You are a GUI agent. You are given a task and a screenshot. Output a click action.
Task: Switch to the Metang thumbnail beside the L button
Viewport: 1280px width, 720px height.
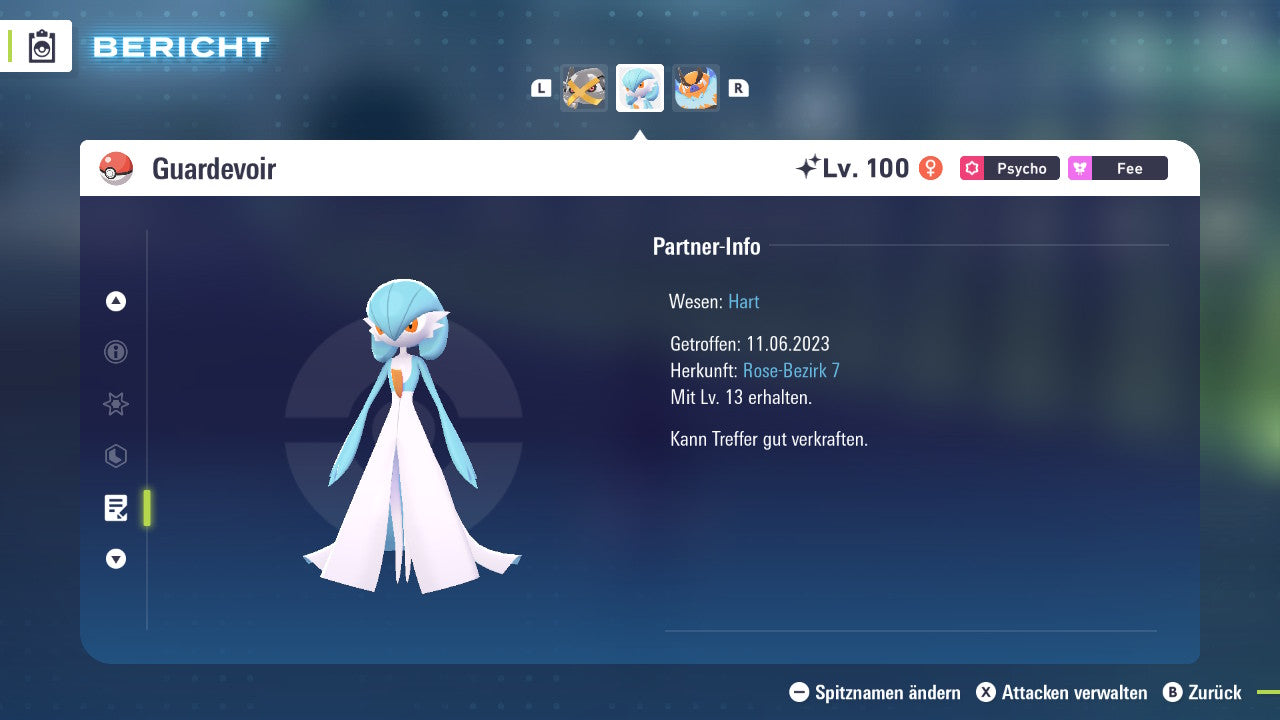(584, 88)
